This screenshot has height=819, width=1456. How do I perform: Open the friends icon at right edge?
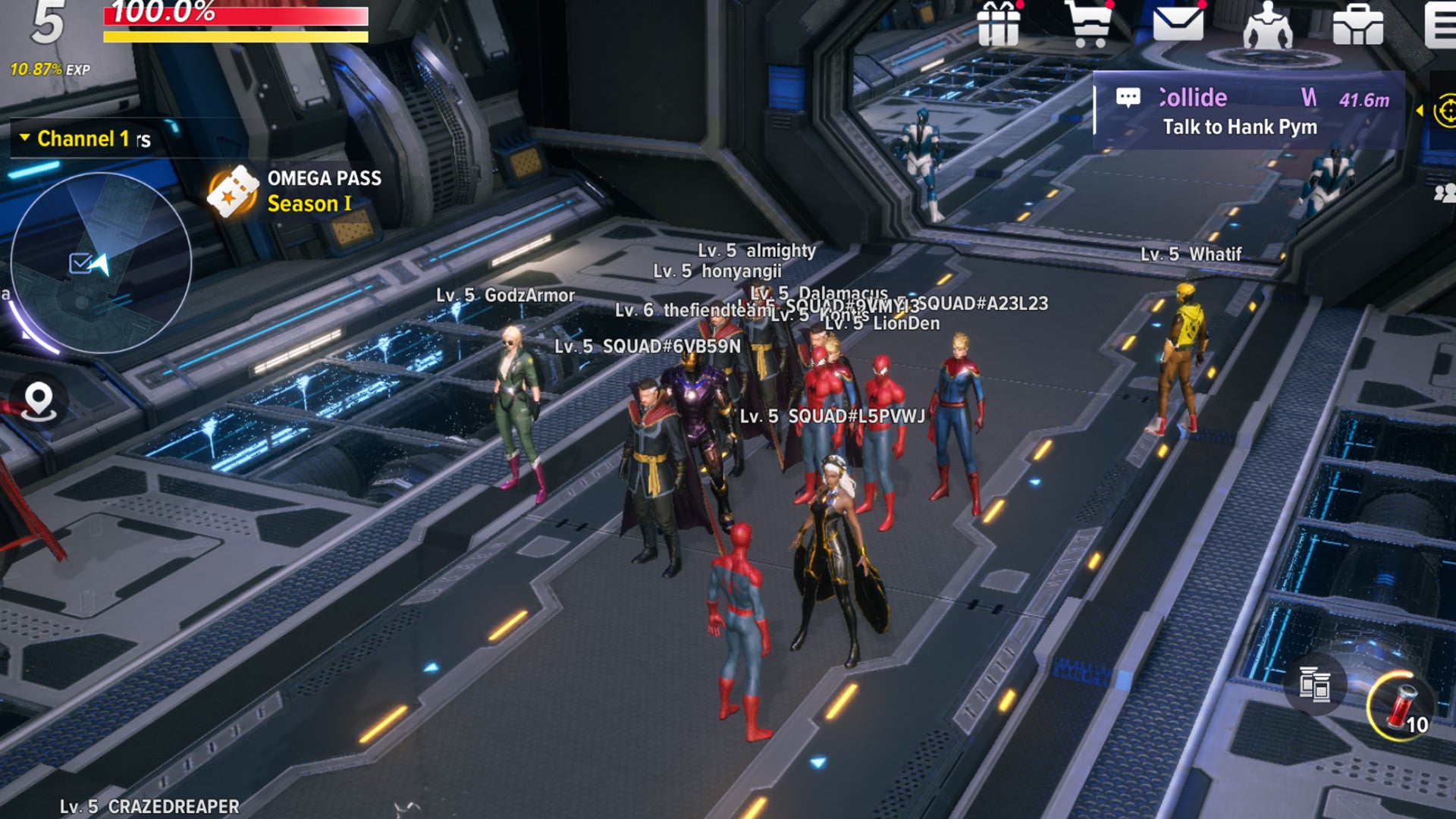tap(1444, 193)
